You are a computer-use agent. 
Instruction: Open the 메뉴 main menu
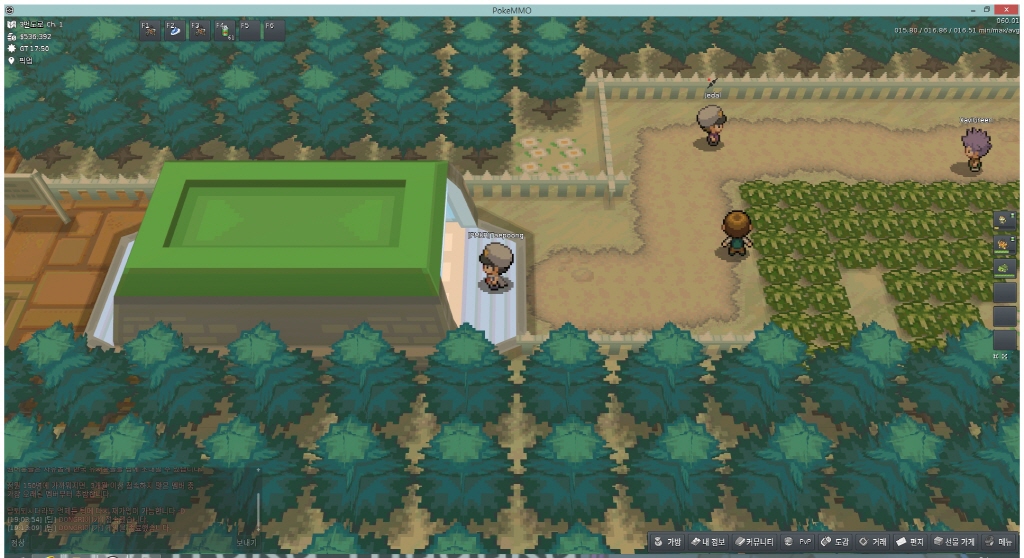click(998, 541)
